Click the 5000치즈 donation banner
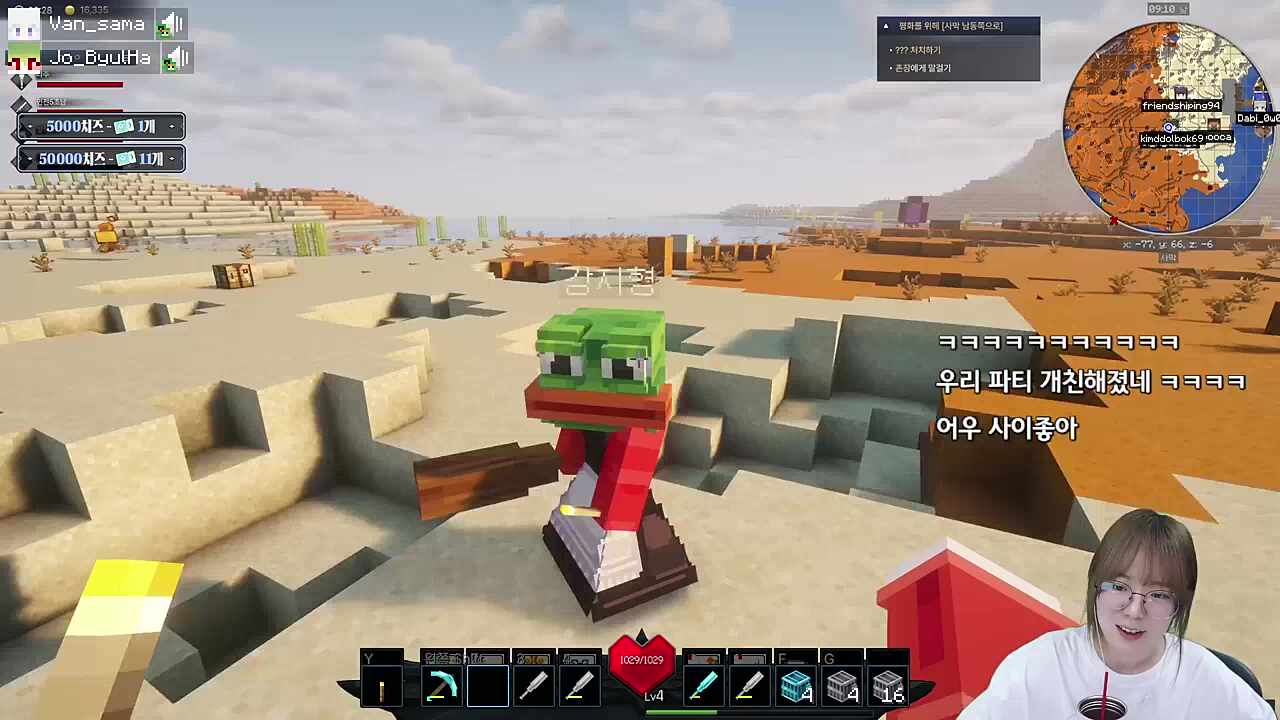1280x720 pixels. pyautogui.click(x=101, y=127)
